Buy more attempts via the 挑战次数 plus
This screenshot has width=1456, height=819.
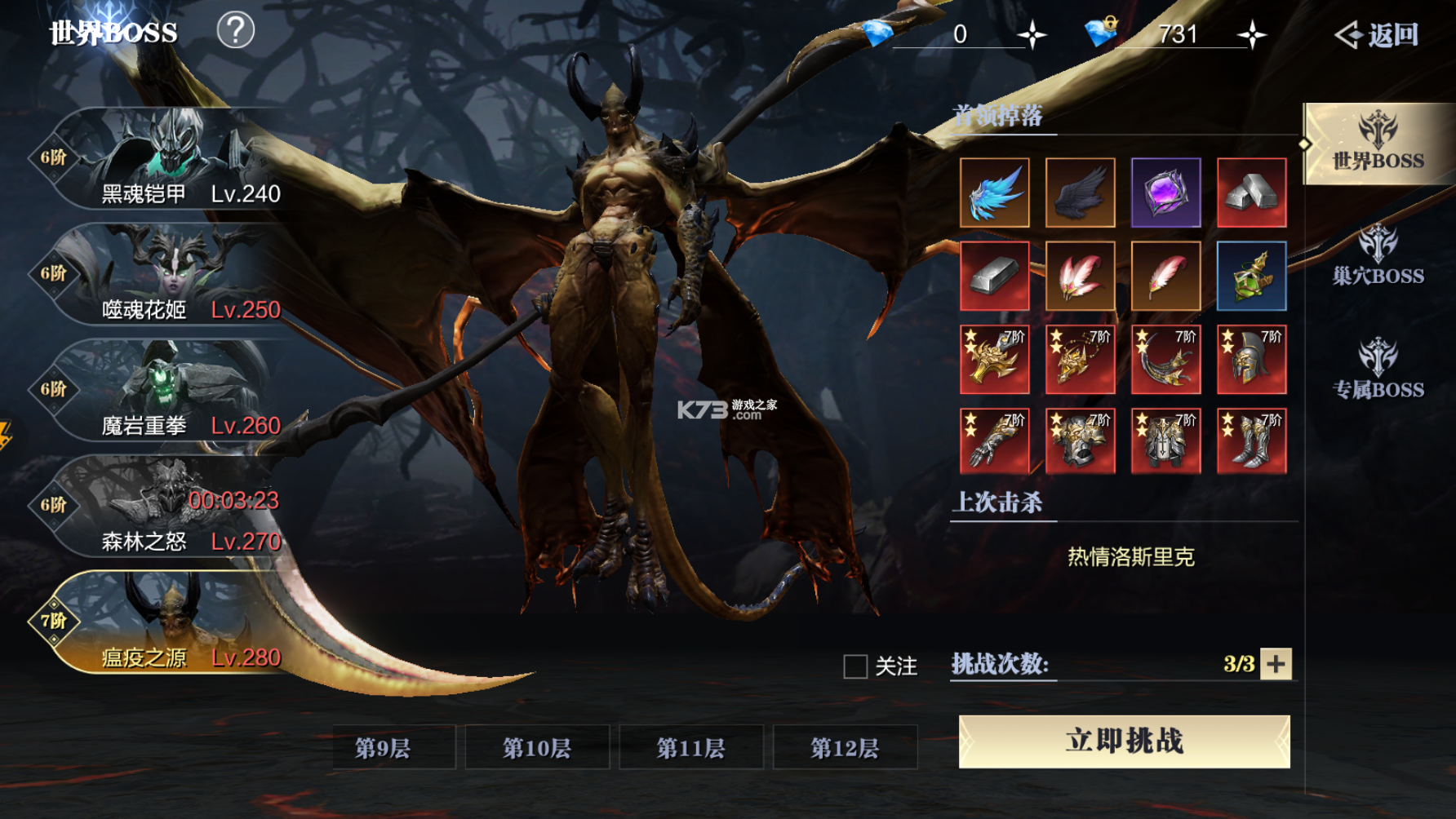1278,665
